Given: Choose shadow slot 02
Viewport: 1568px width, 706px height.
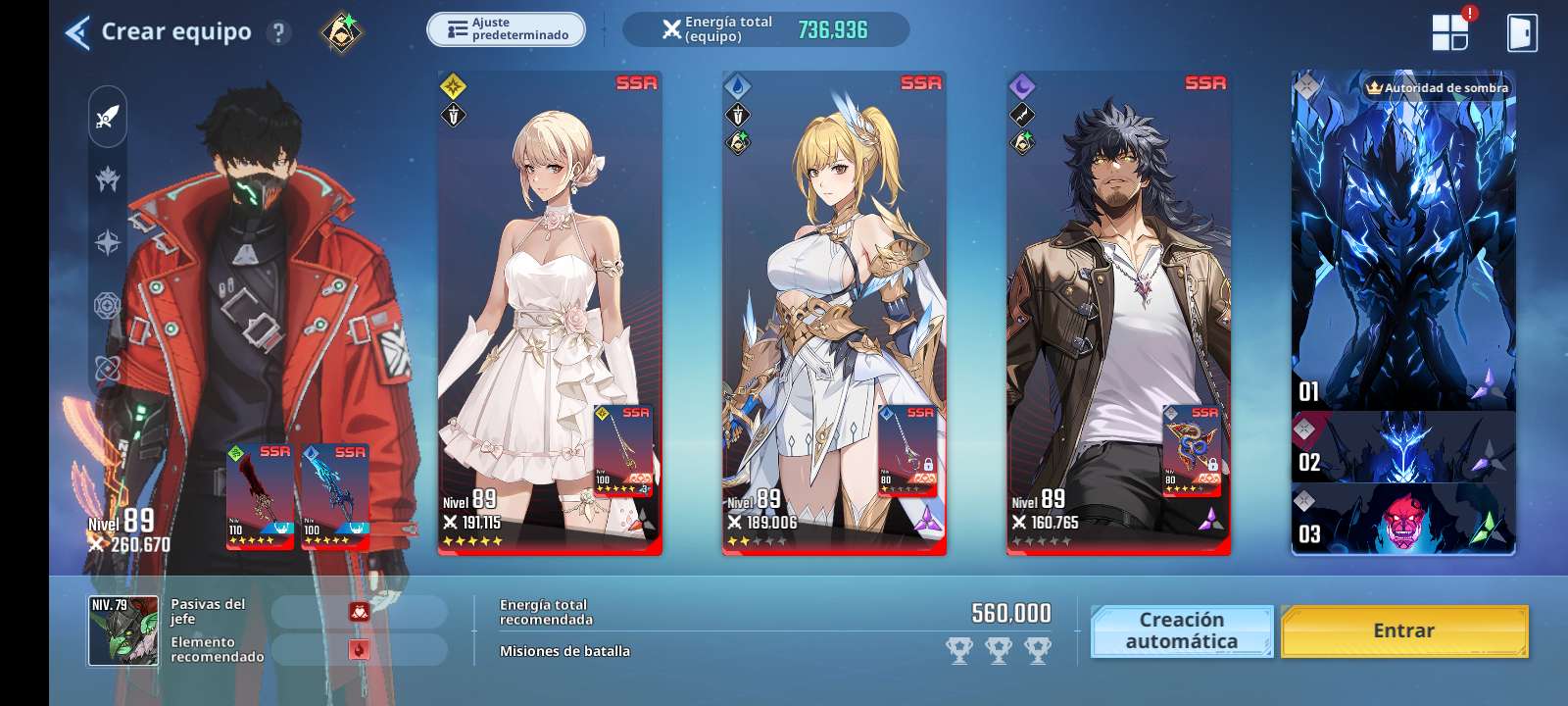Looking at the screenshot, I should click(1402, 447).
